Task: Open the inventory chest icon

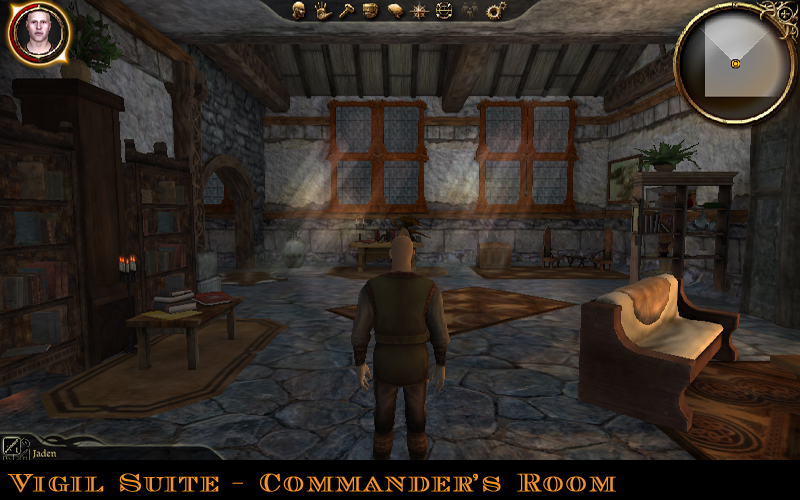Action: (x=370, y=11)
